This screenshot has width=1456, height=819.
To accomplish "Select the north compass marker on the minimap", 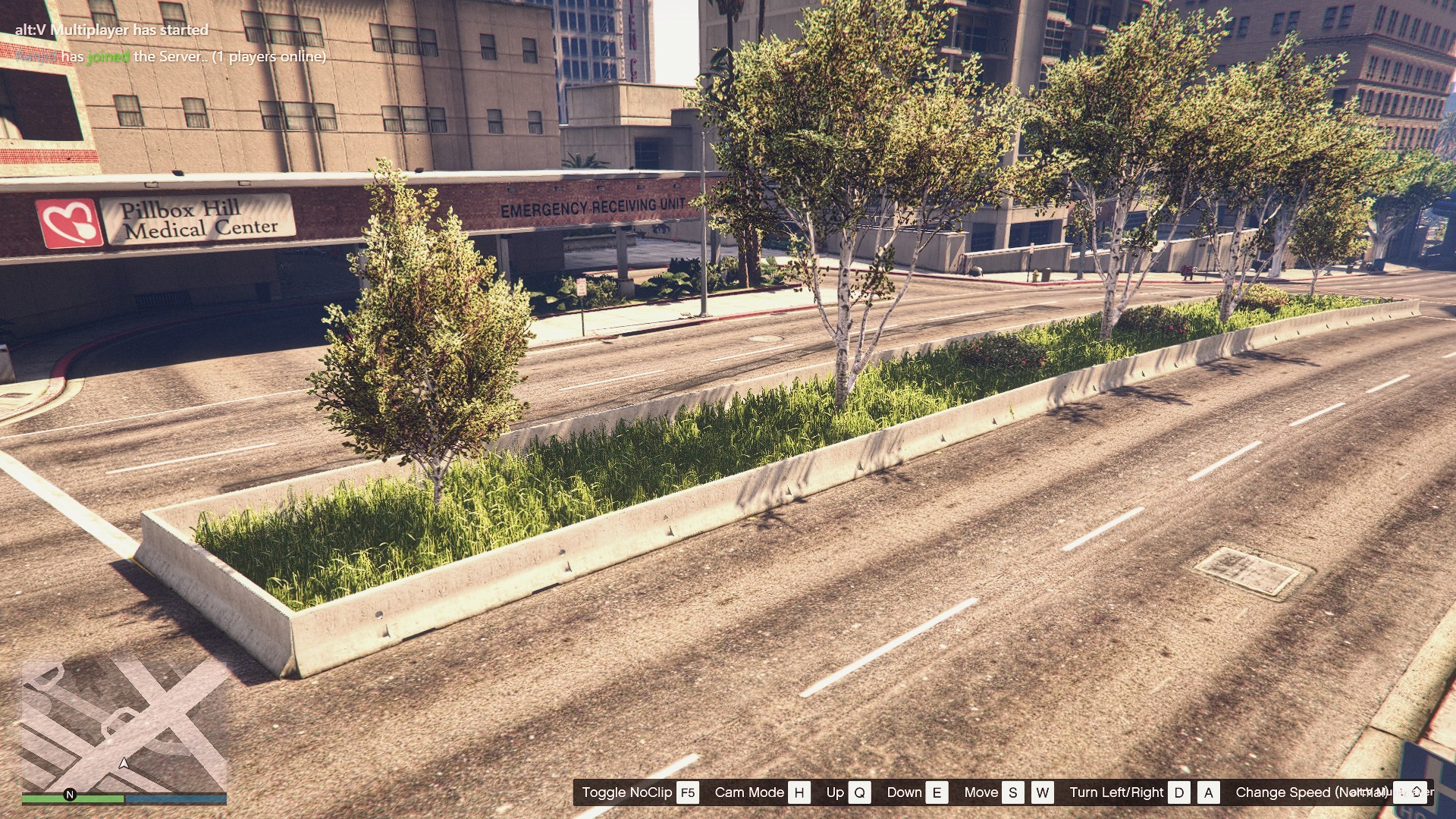I will click(70, 795).
